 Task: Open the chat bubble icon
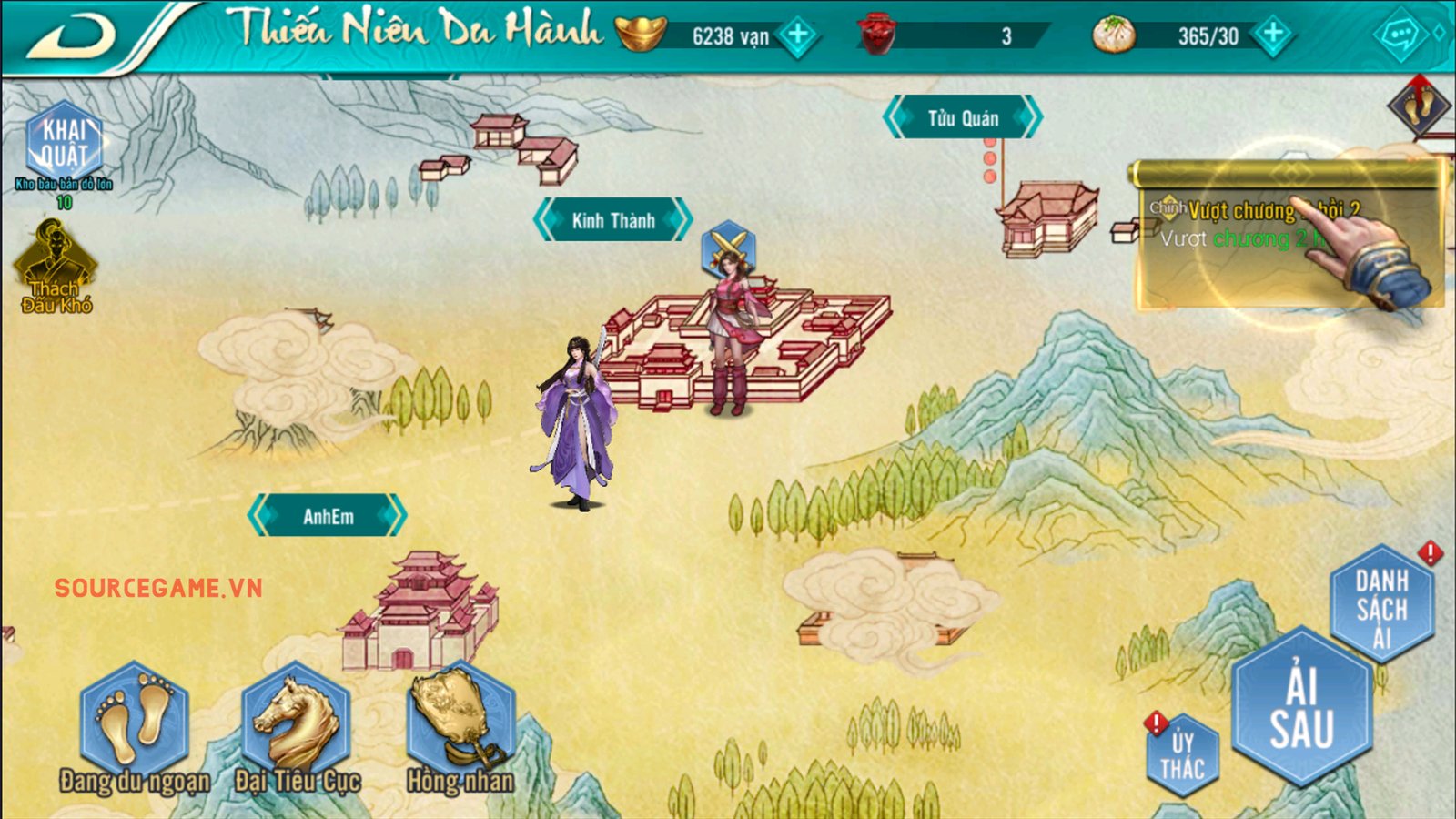click(1399, 36)
